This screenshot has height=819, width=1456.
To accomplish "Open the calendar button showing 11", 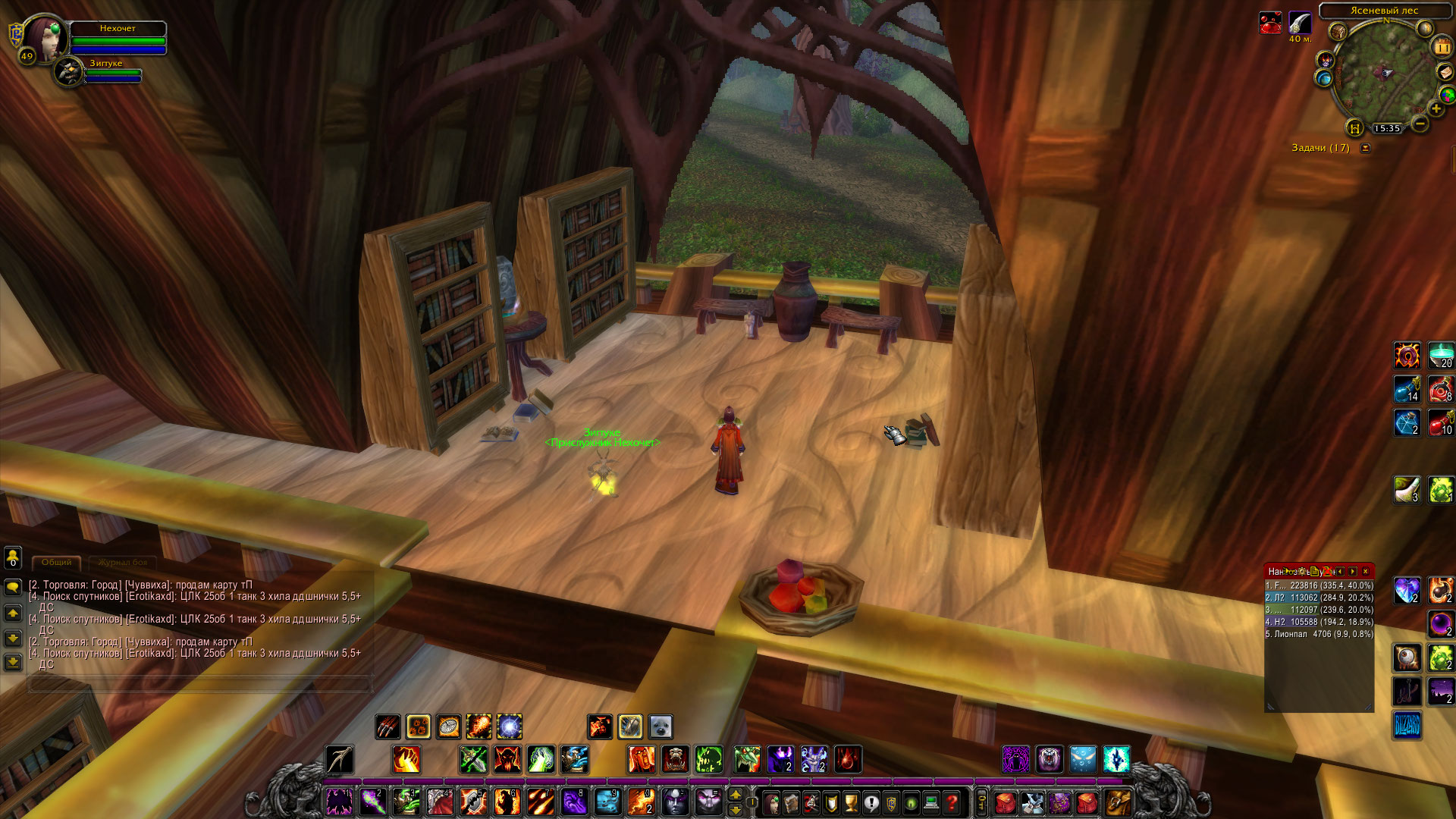I will 1441,47.
